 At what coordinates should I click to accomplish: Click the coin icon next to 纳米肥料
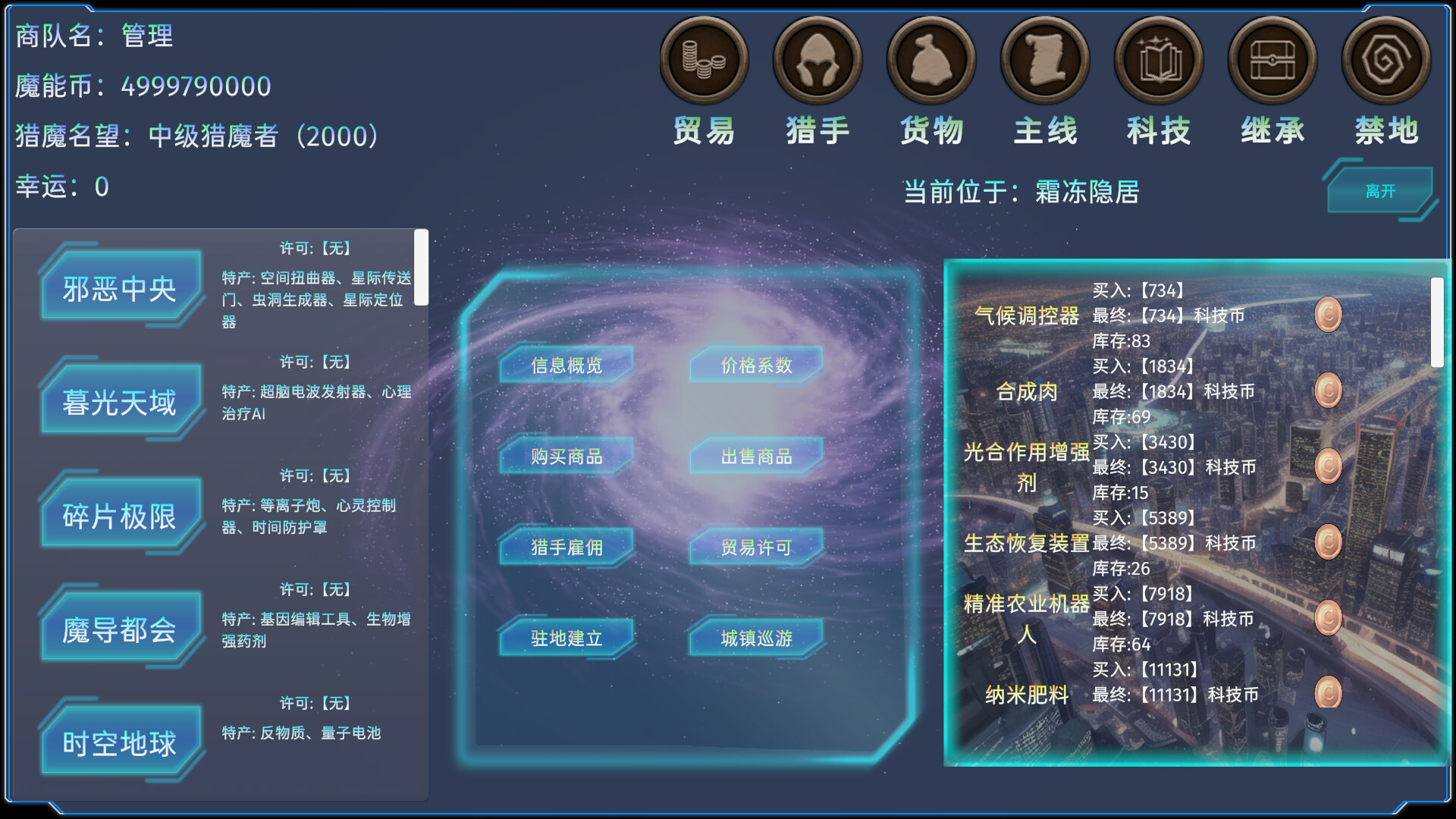[1326, 692]
